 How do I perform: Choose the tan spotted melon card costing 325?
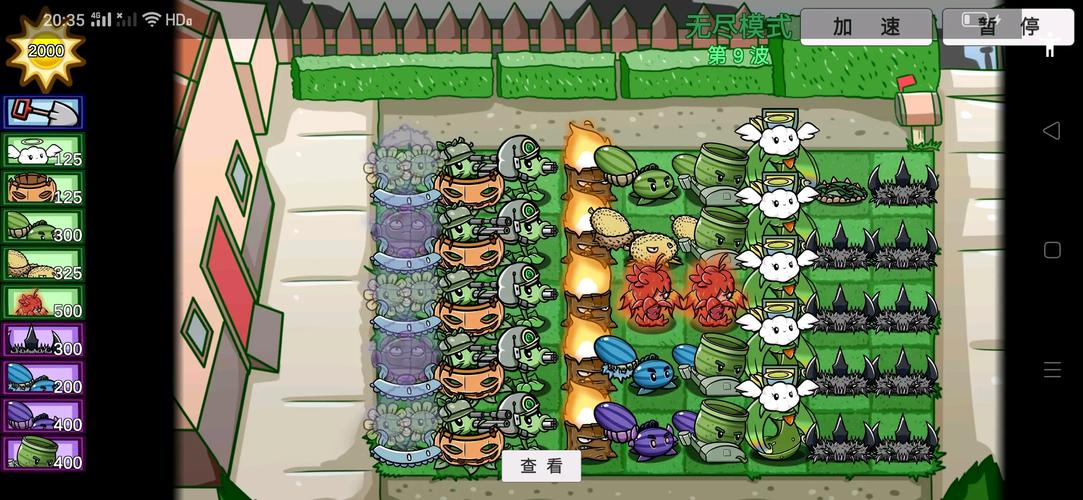(x=43, y=265)
